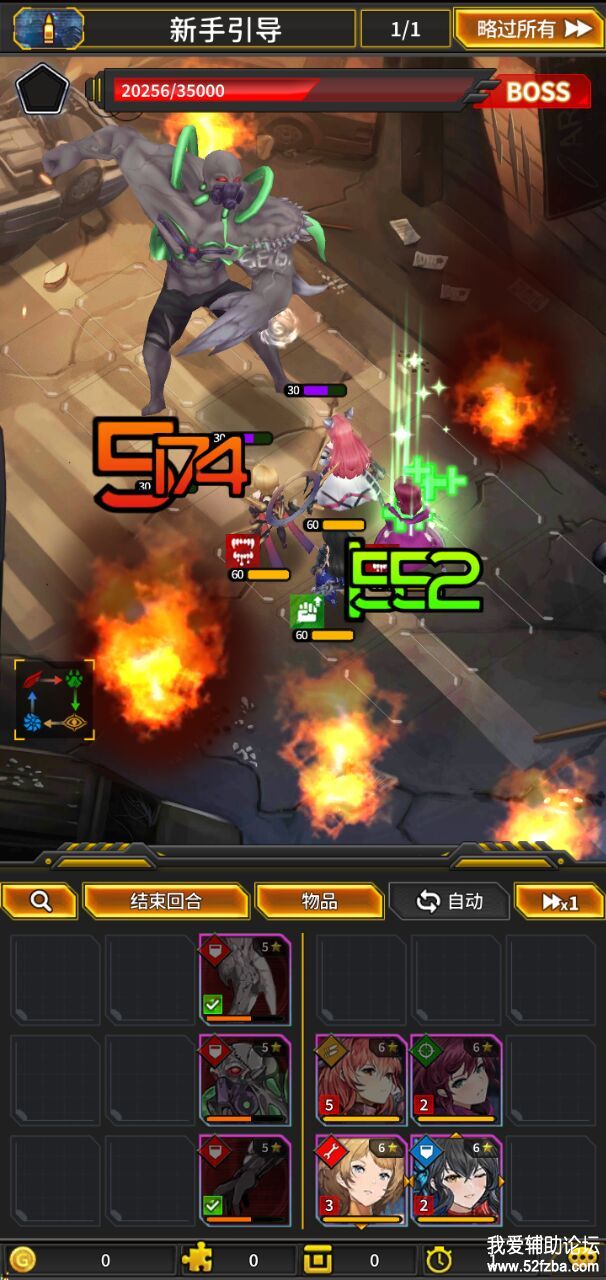Change battle speed with the x1 button
Viewport: 606px width, 1280px height.
[560, 901]
